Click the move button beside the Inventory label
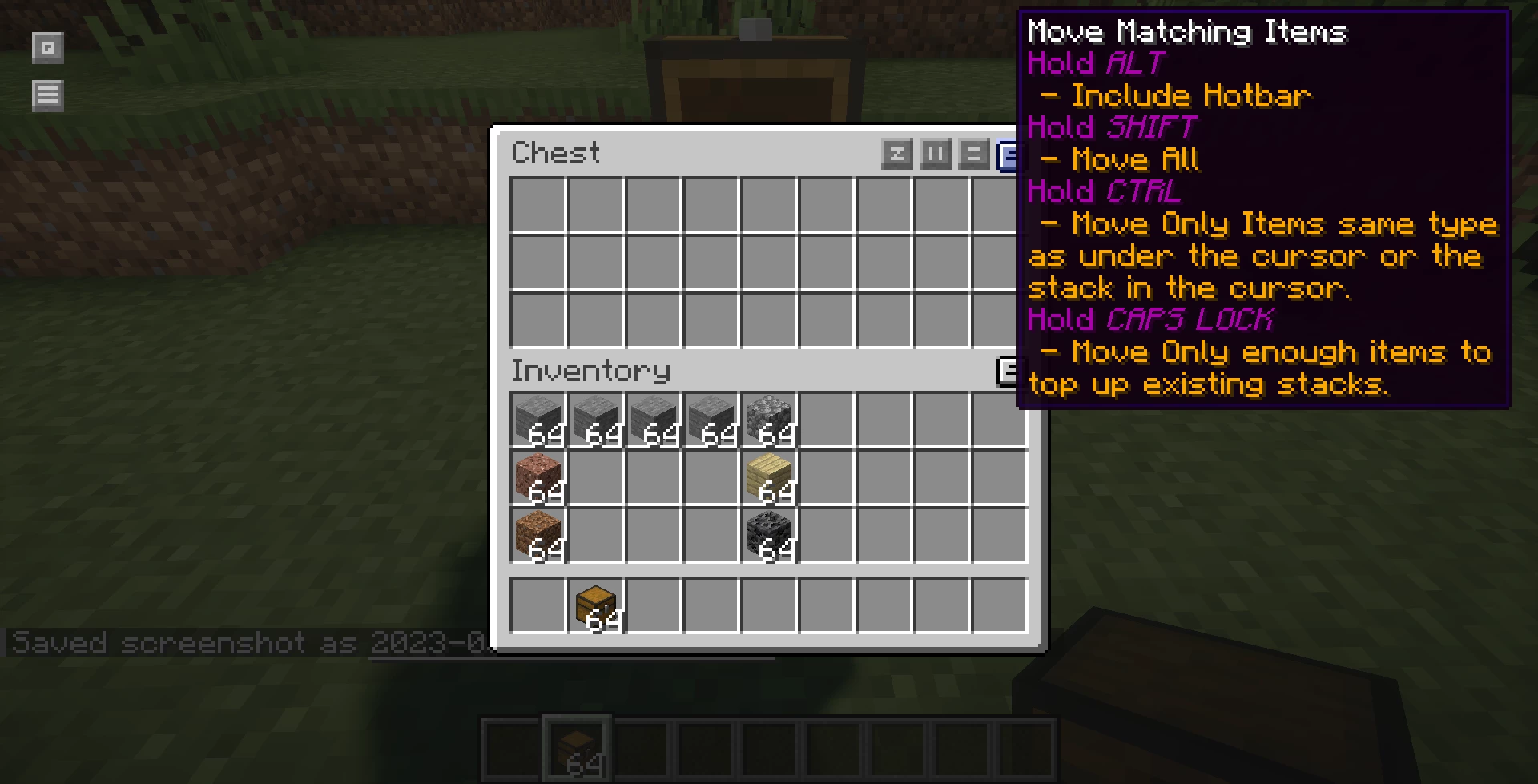The image size is (1538, 784). pos(1007,371)
